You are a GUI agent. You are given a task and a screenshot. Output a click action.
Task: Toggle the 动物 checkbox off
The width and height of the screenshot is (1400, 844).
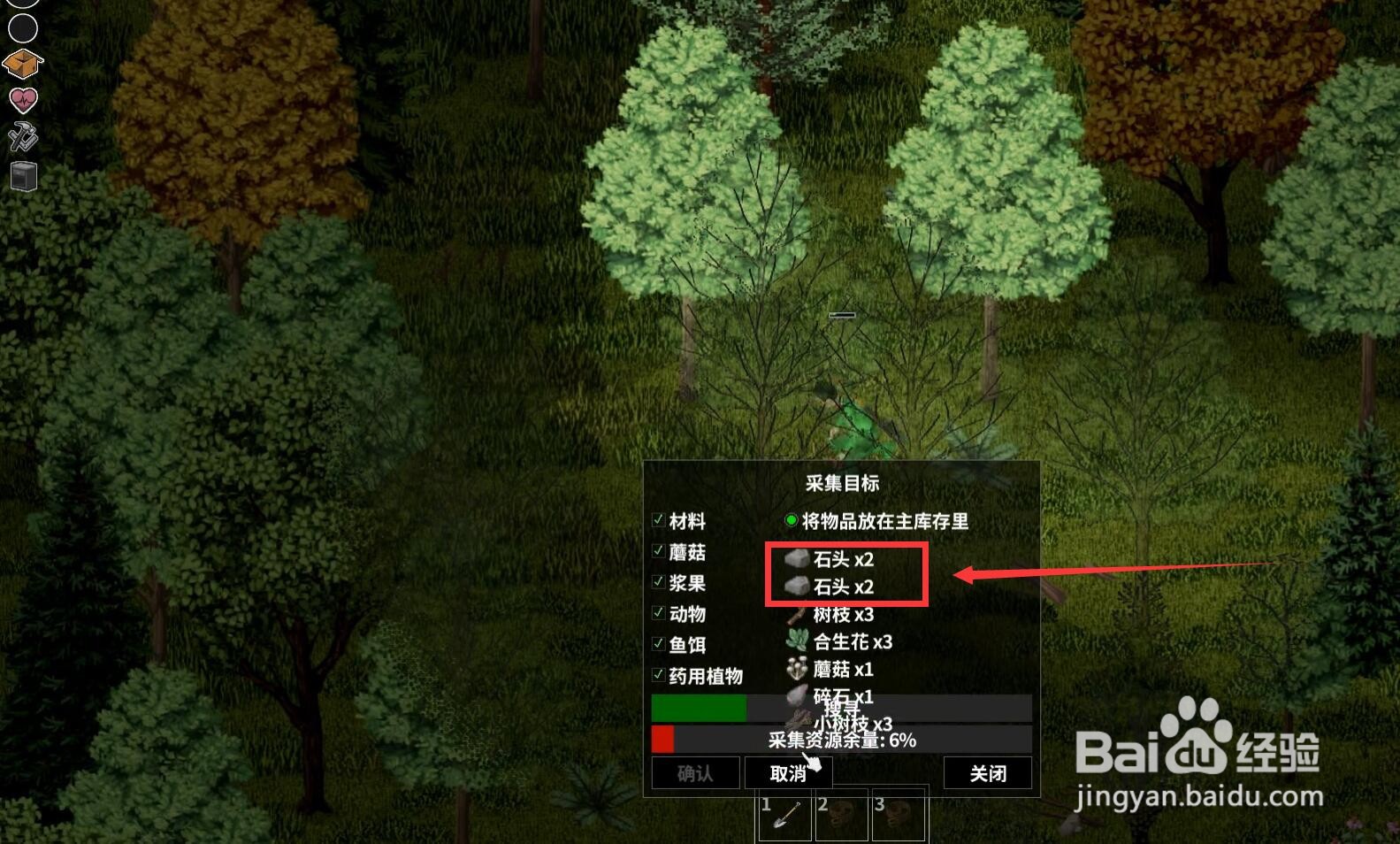tap(658, 614)
